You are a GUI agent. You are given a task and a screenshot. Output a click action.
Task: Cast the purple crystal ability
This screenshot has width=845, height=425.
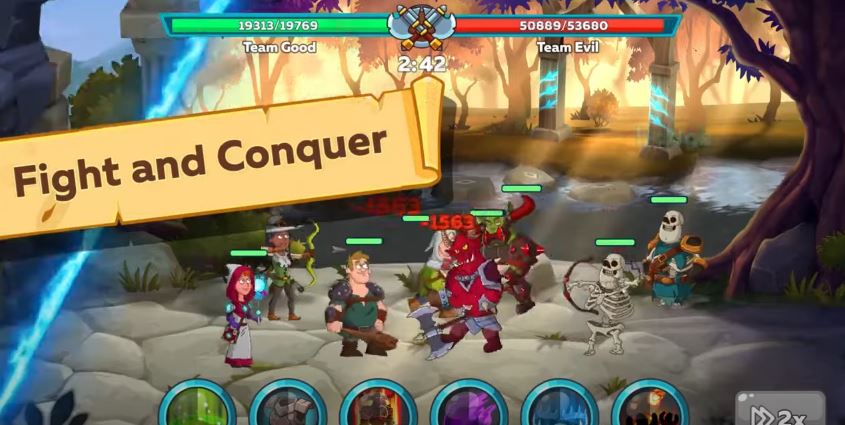click(x=468, y=406)
